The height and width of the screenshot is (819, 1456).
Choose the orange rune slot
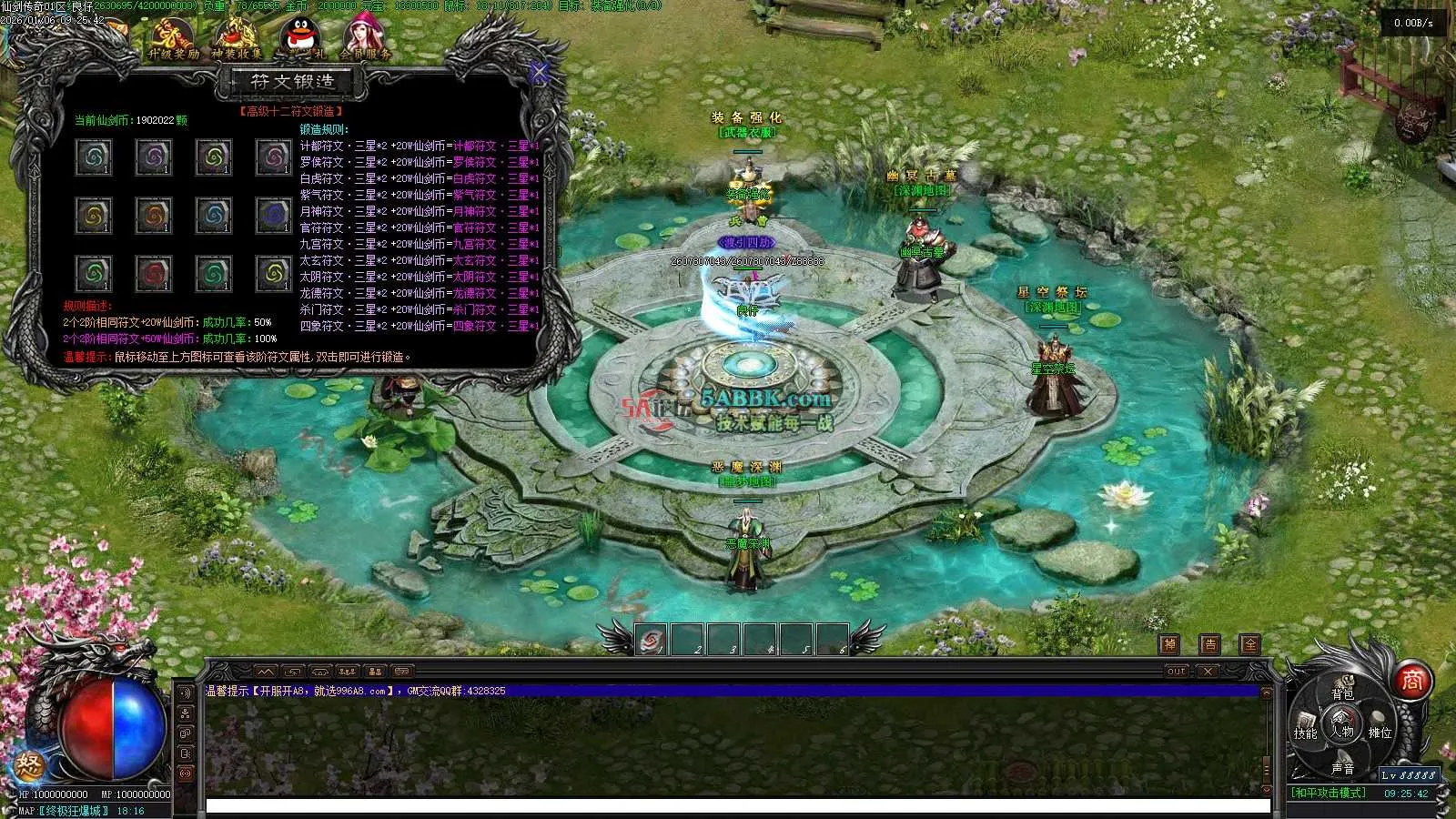pyautogui.click(x=153, y=216)
